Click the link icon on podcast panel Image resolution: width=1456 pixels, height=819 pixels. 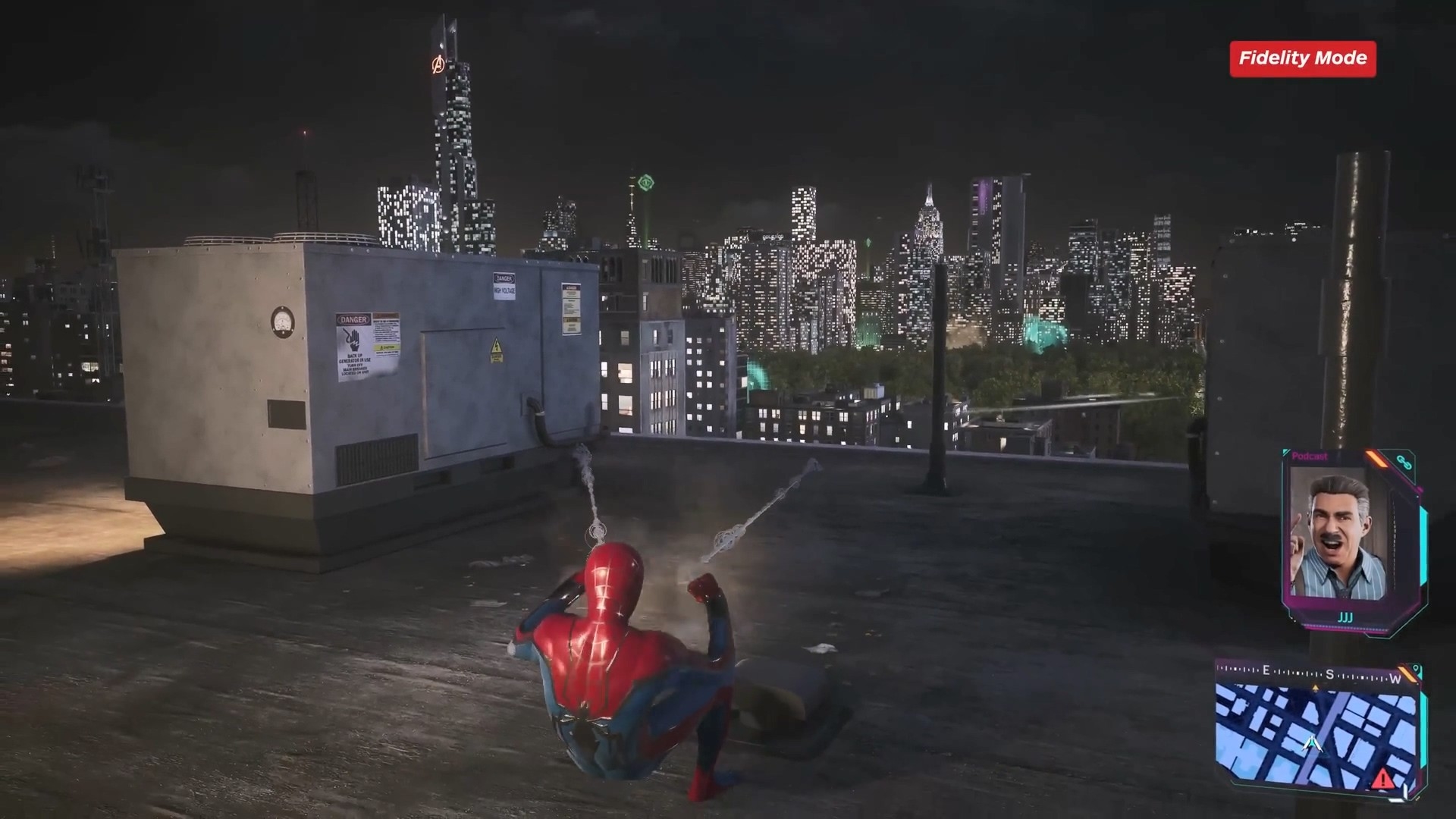coord(1404,462)
